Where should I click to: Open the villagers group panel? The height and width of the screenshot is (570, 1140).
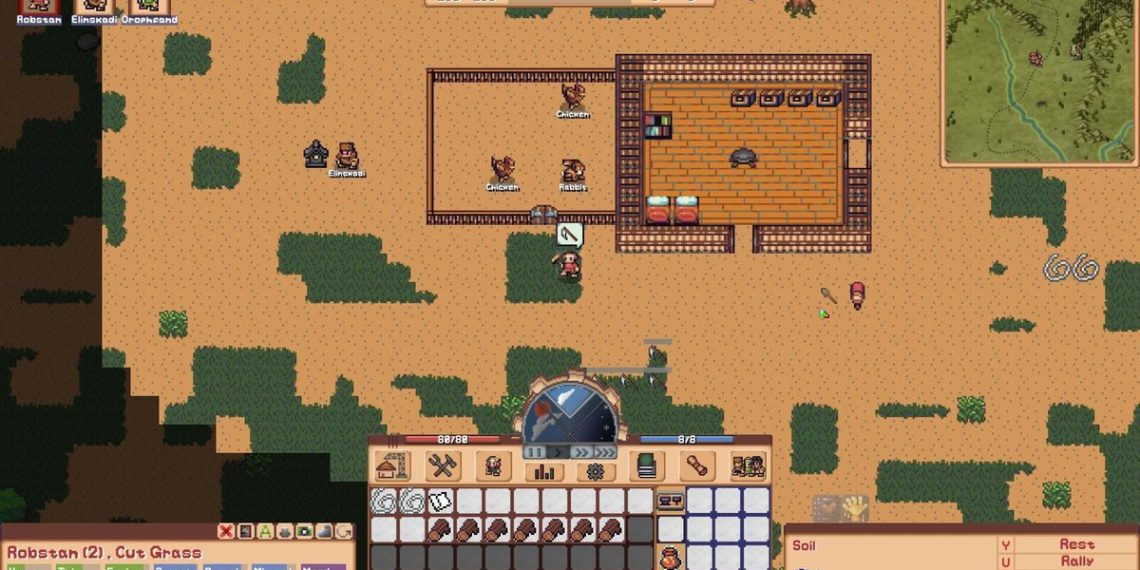click(x=747, y=466)
